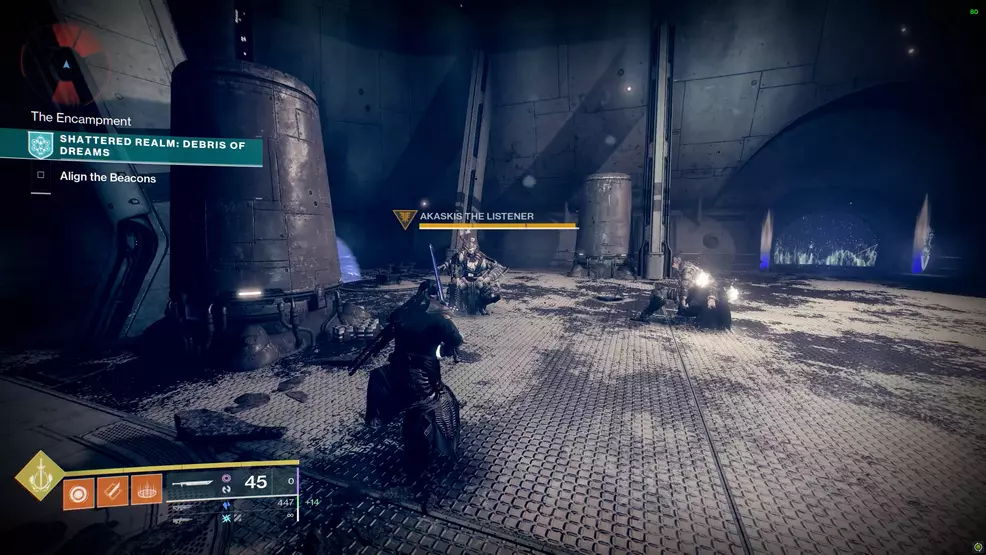Select the equipped sword weapon icon
The width and height of the screenshot is (986, 555).
coord(194,483)
